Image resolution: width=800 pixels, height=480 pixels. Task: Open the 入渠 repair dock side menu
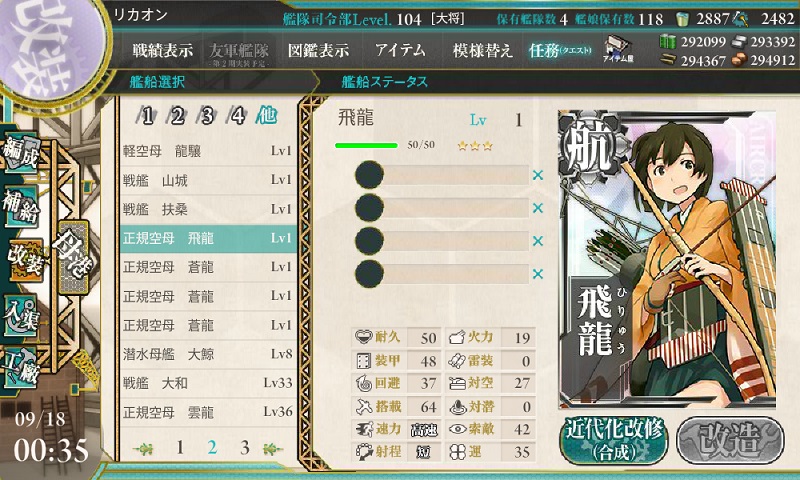[22, 312]
